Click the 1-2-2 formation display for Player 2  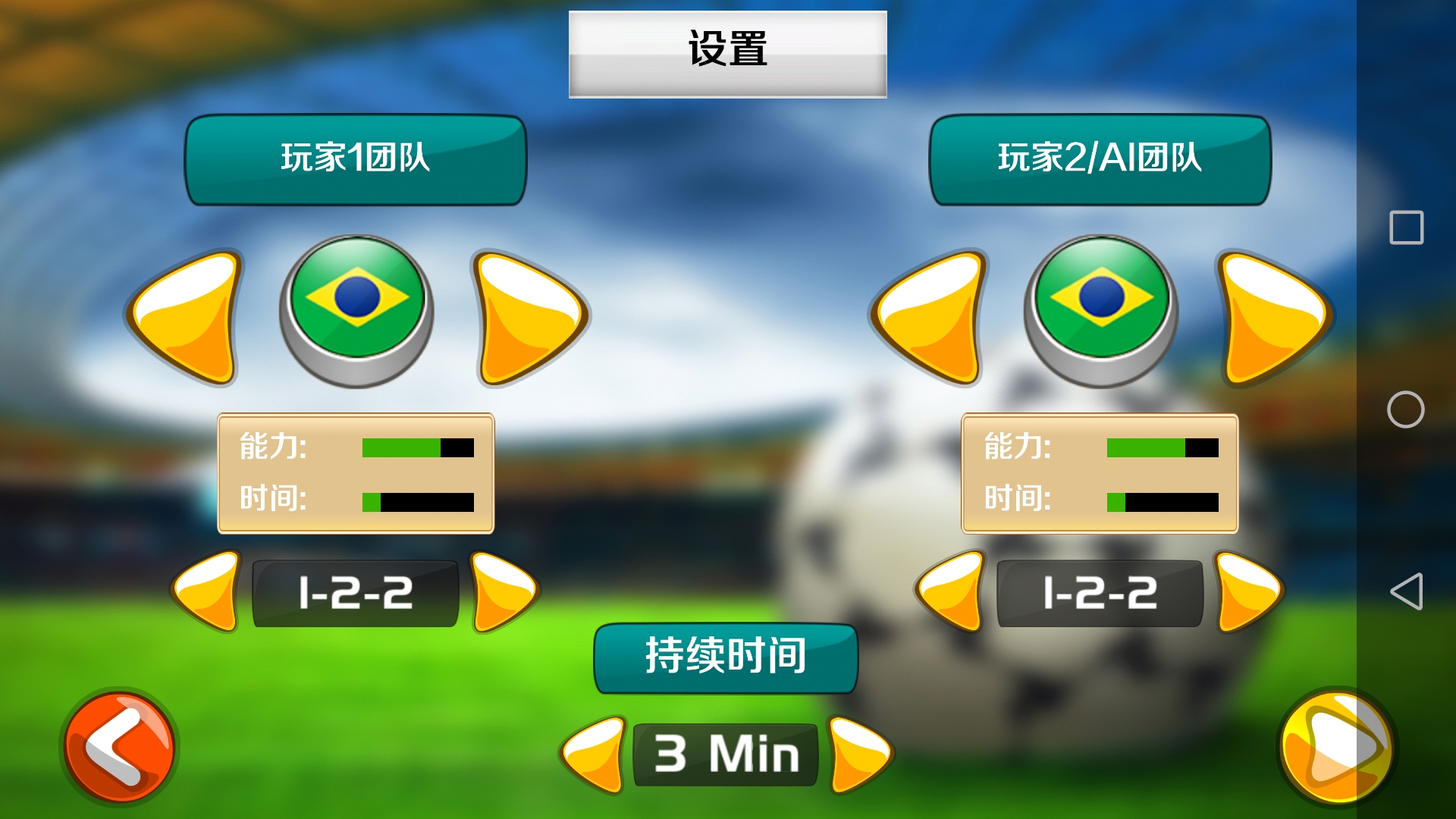1098,594
